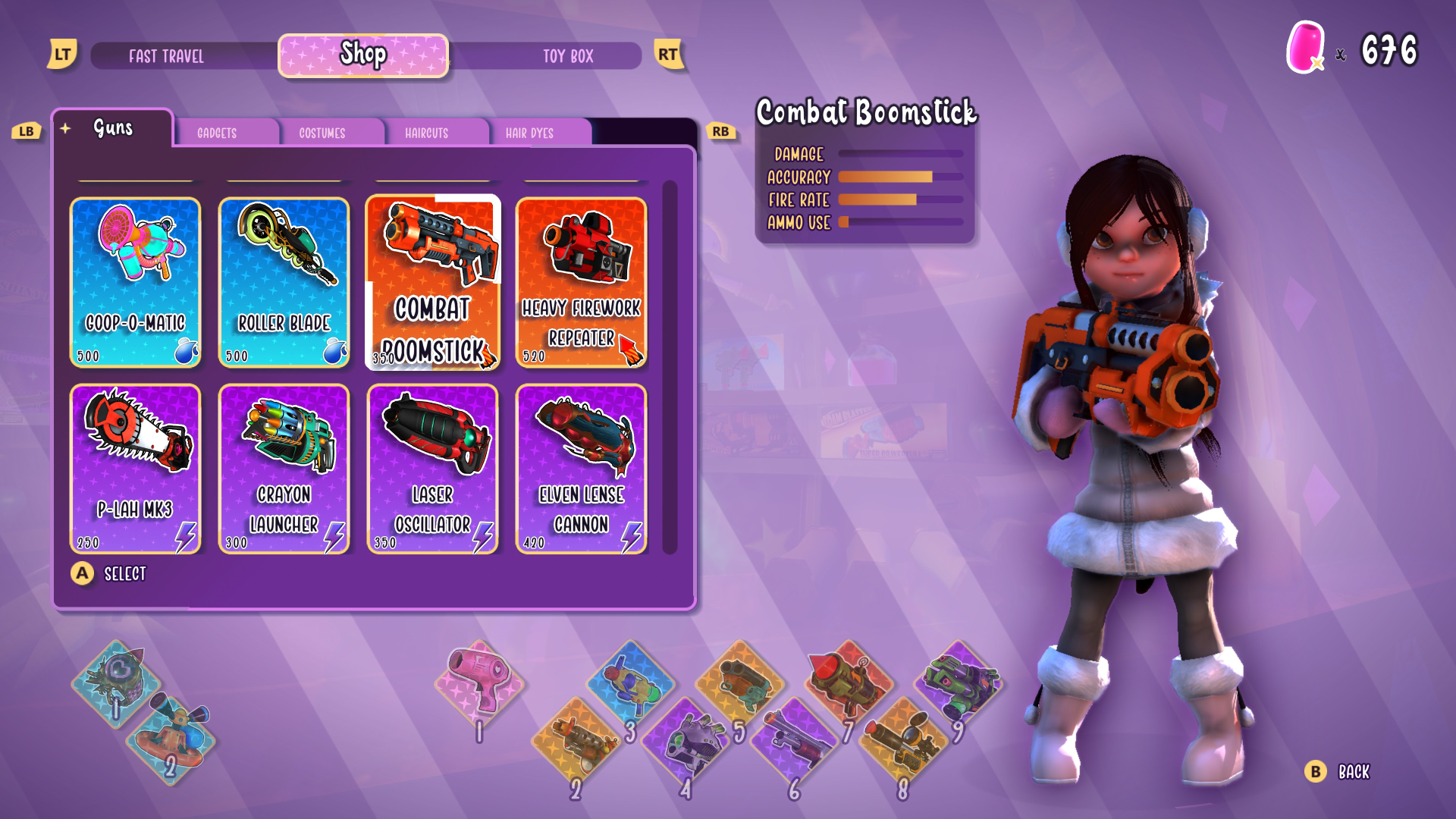Screen dimensions: 1456x819
Task: Open the Gadgets shop category
Action: click(x=217, y=133)
